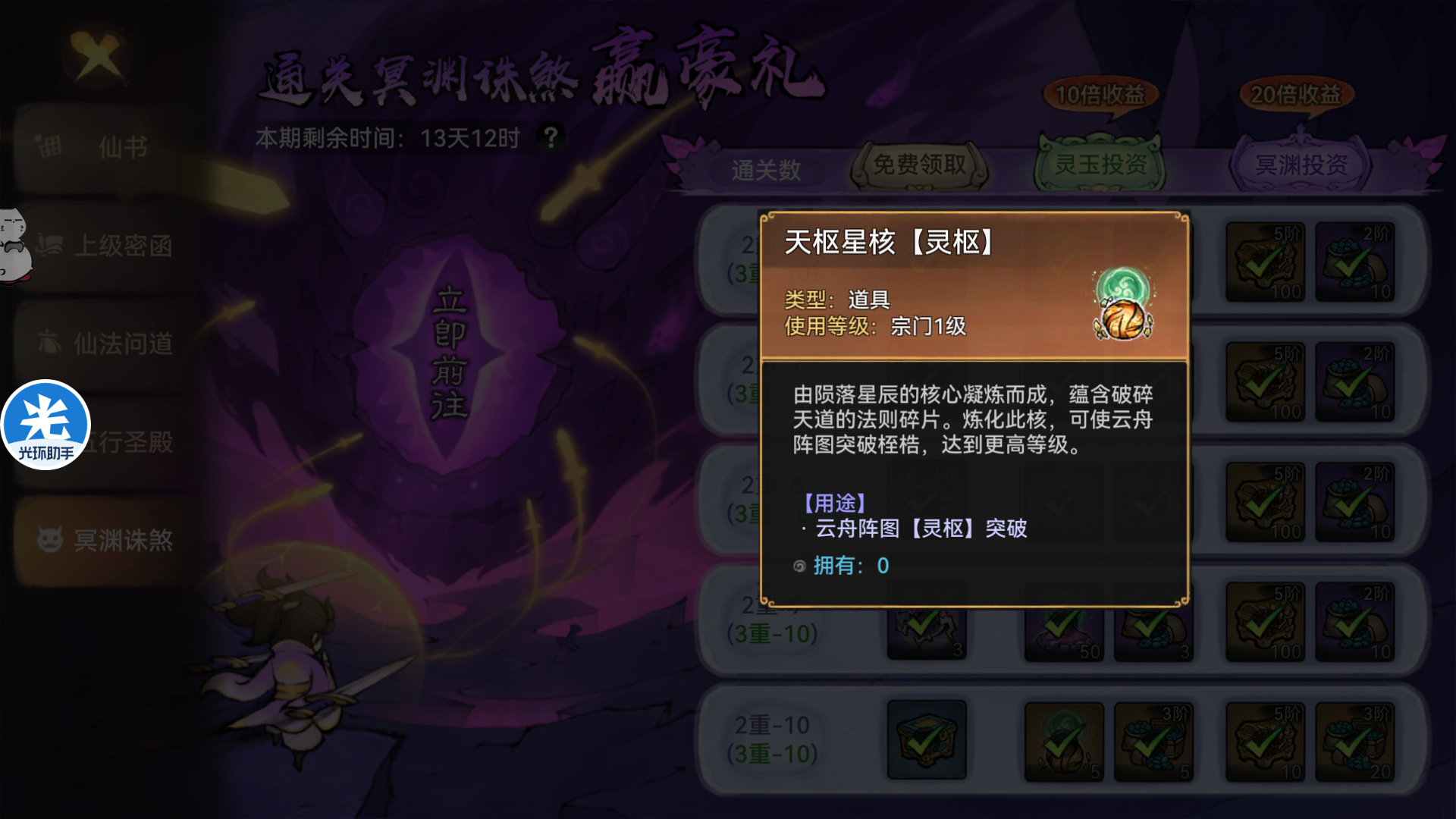The height and width of the screenshot is (819, 1456).
Task: Open the 仙书 book icon
Action: coord(49,146)
